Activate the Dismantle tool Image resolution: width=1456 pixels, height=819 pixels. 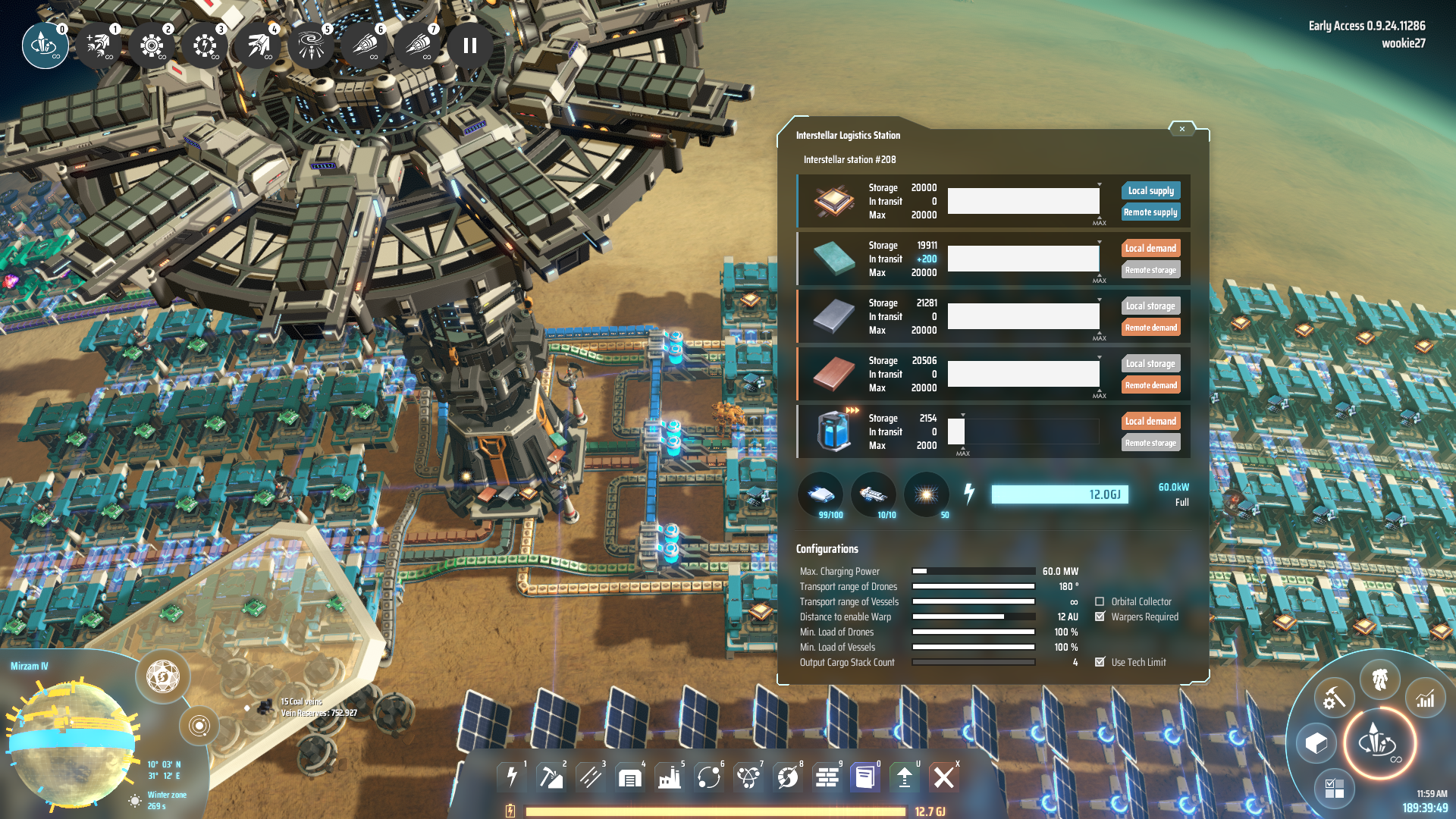pyautogui.click(x=945, y=777)
